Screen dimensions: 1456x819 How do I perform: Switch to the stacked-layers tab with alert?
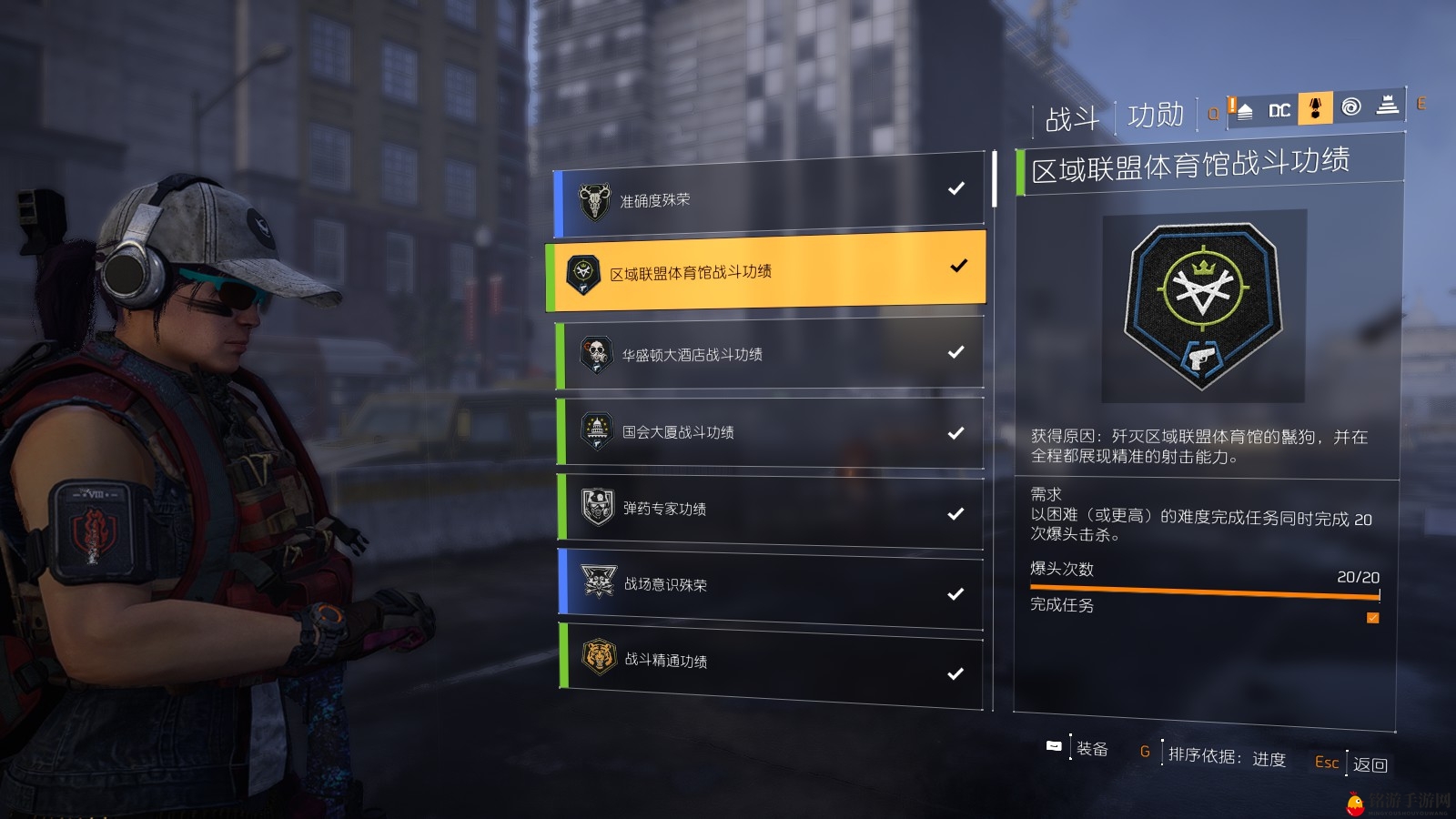pyautogui.click(x=1243, y=110)
